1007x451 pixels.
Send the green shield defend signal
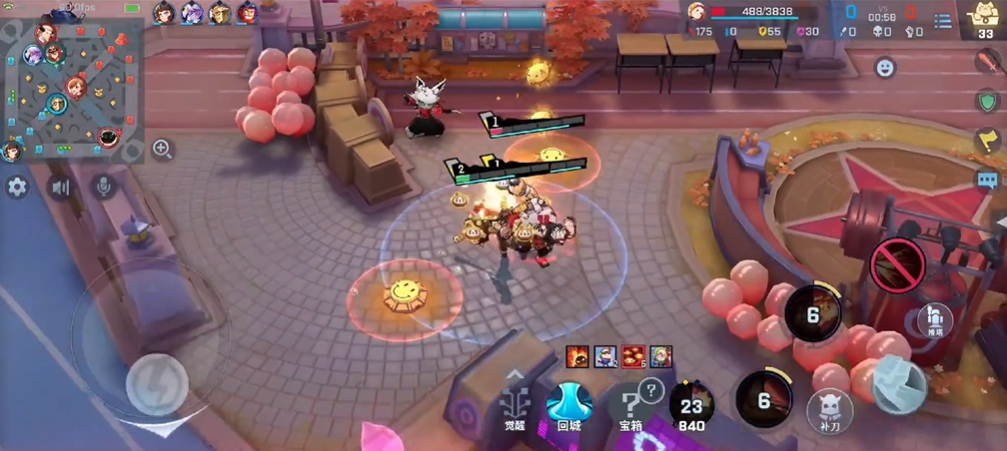pyautogui.click(x=988, y=101)
